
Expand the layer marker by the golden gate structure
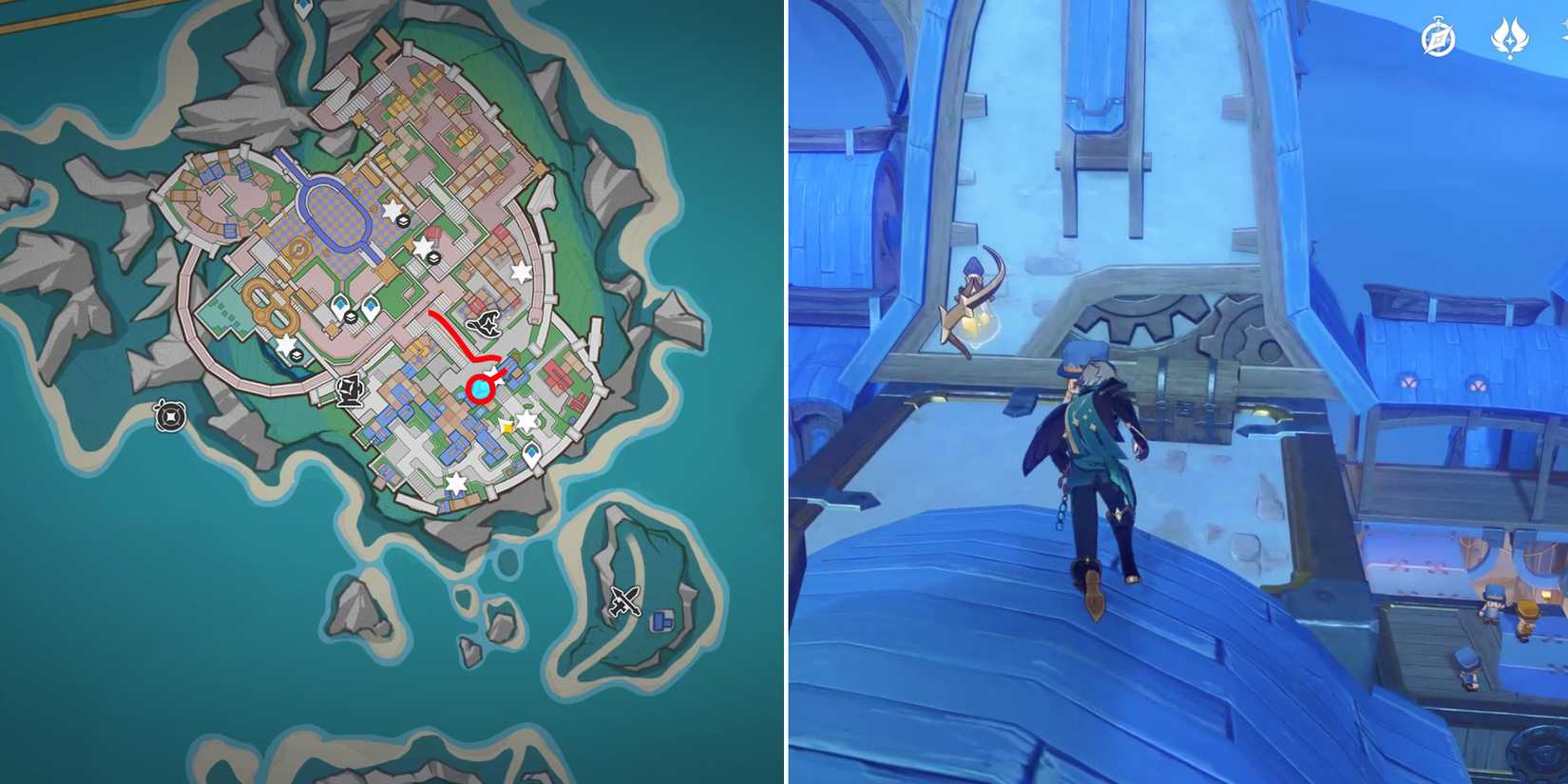296,355
